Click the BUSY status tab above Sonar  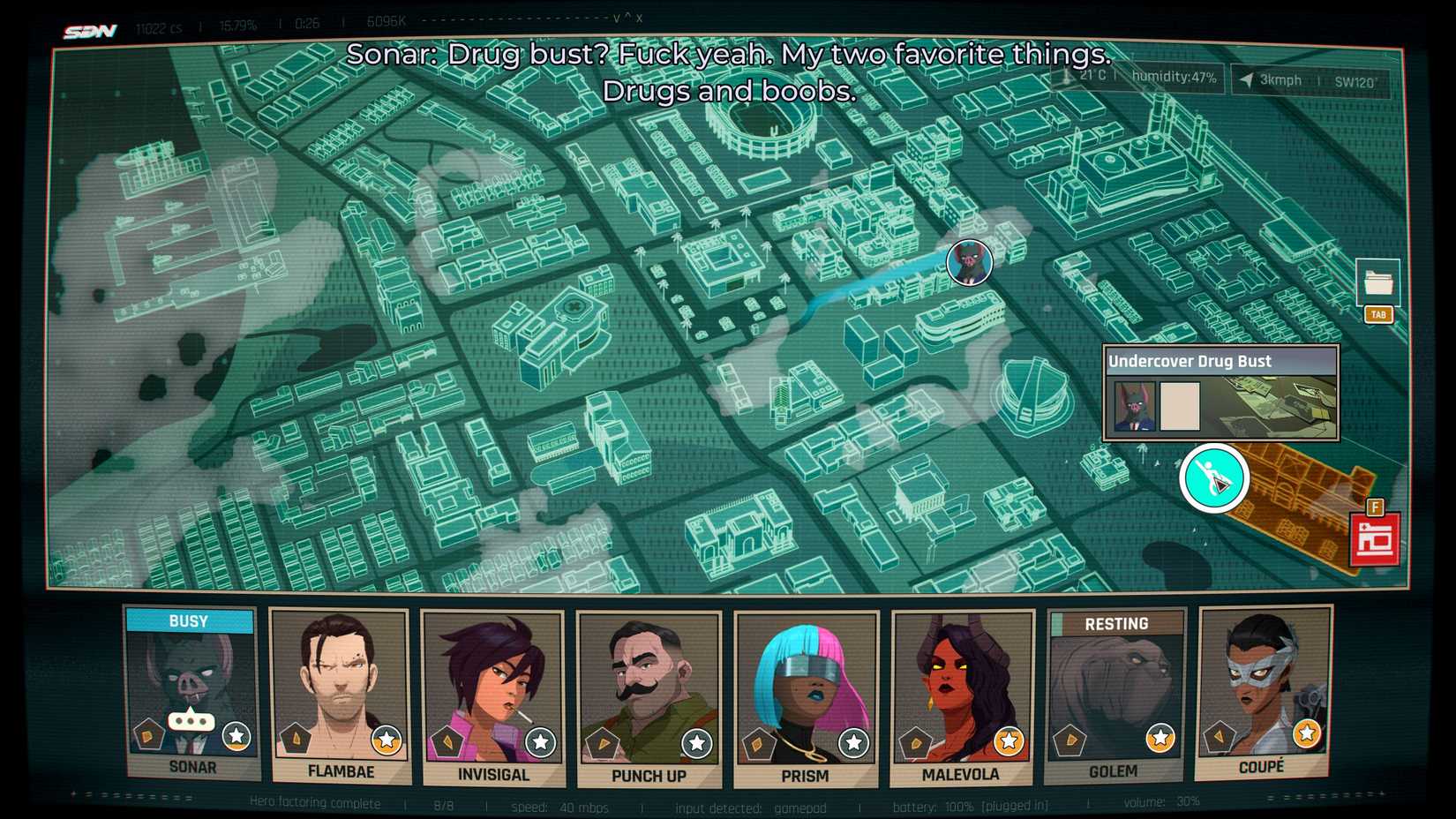189,621
